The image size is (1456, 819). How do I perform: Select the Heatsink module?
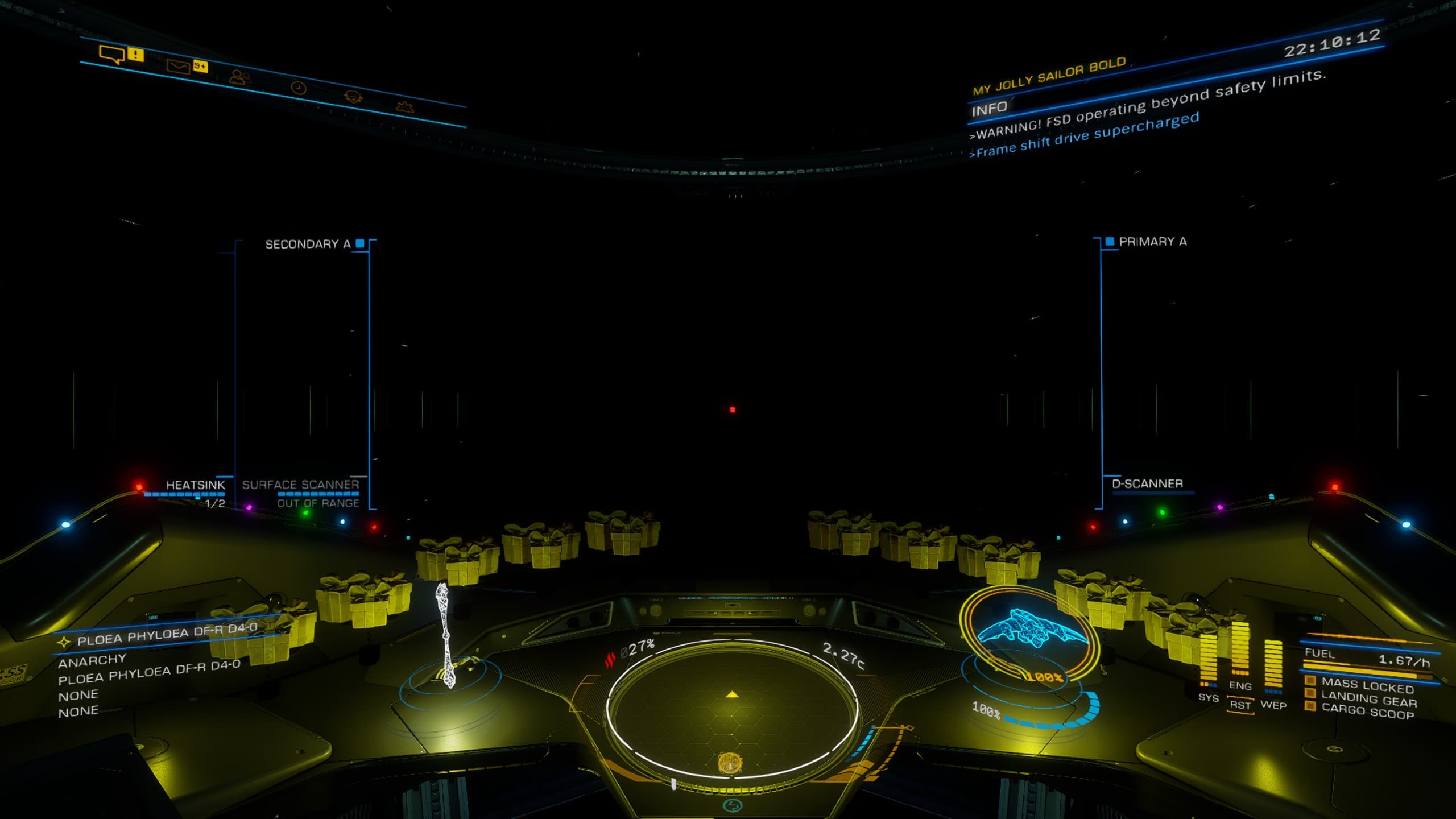coord(195,485)
